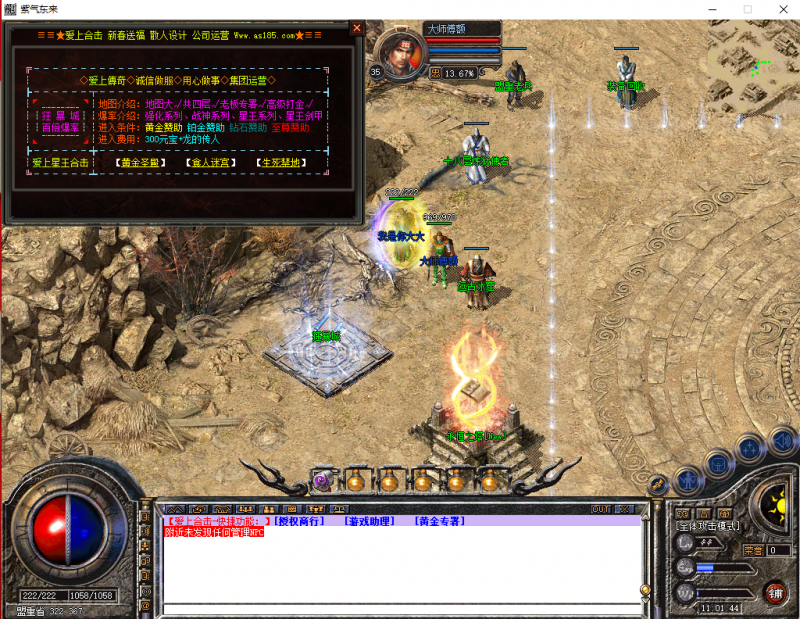Open the skills sparkle round button
The height and width of the screenshot is (619, 800).
coord(751,449)
